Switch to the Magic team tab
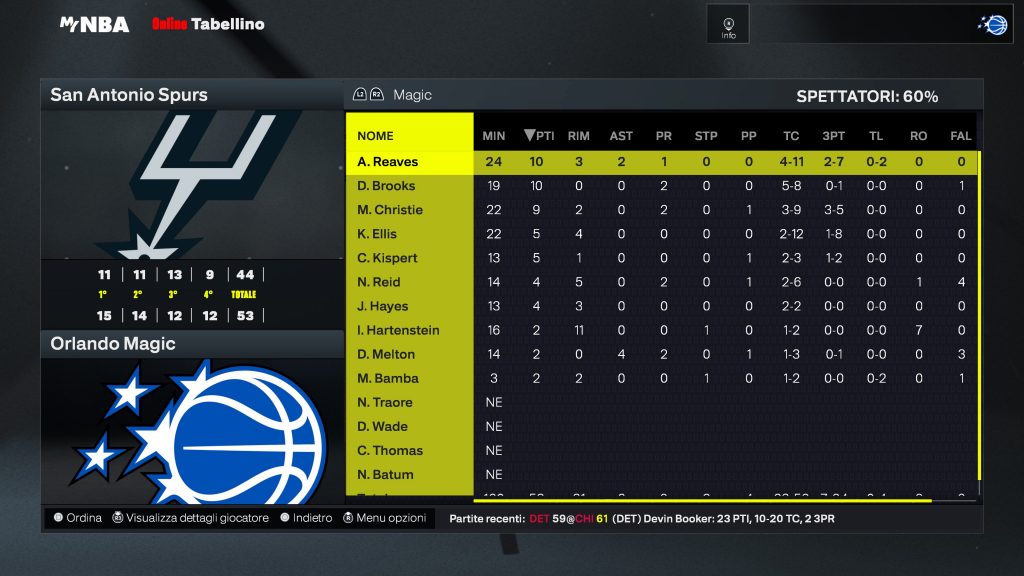The width and height of the screenshot is (1024, 576). [x=412, y=95]
